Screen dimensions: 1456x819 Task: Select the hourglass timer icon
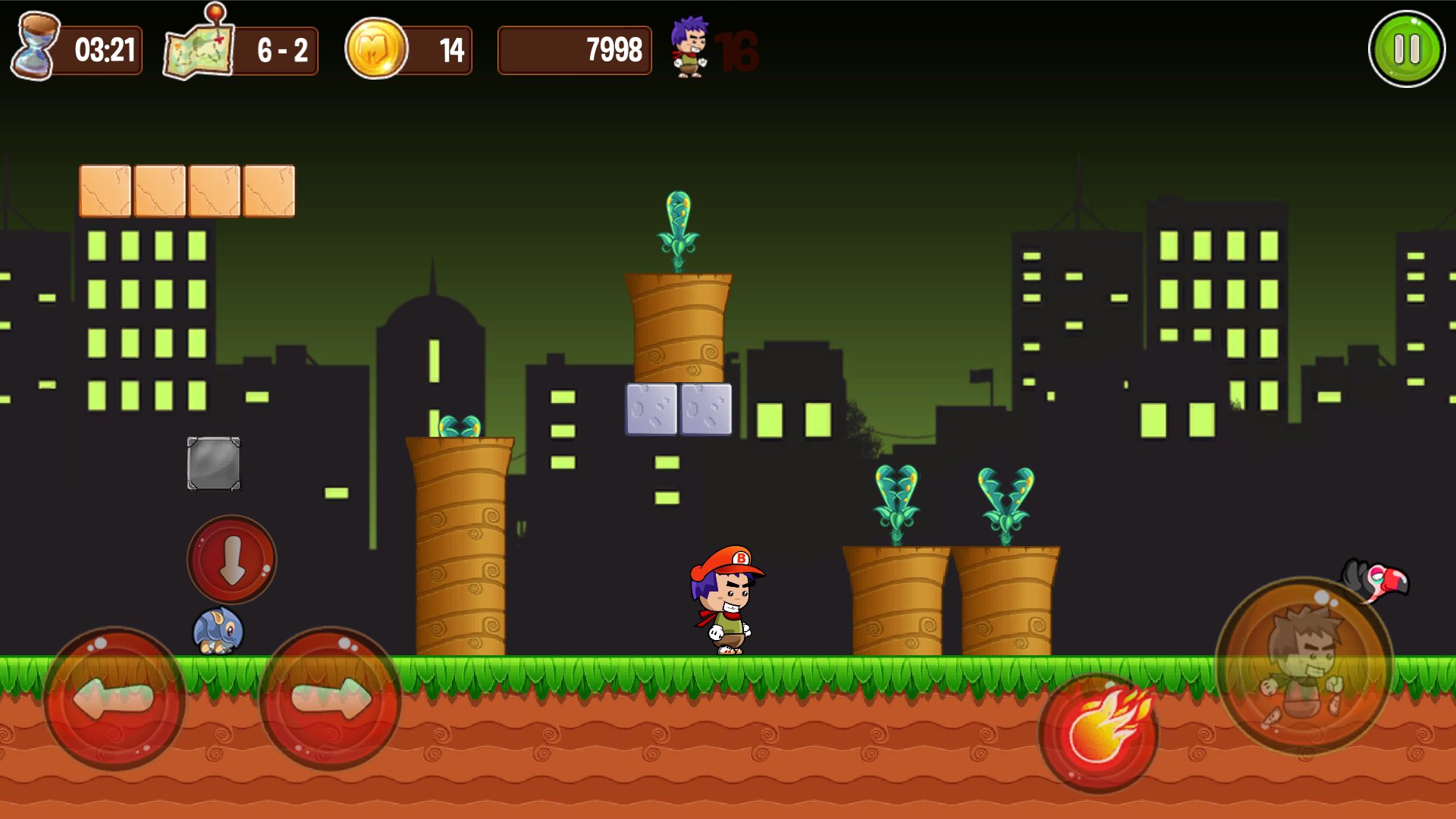pyautogui.click(x=34, y=48)
